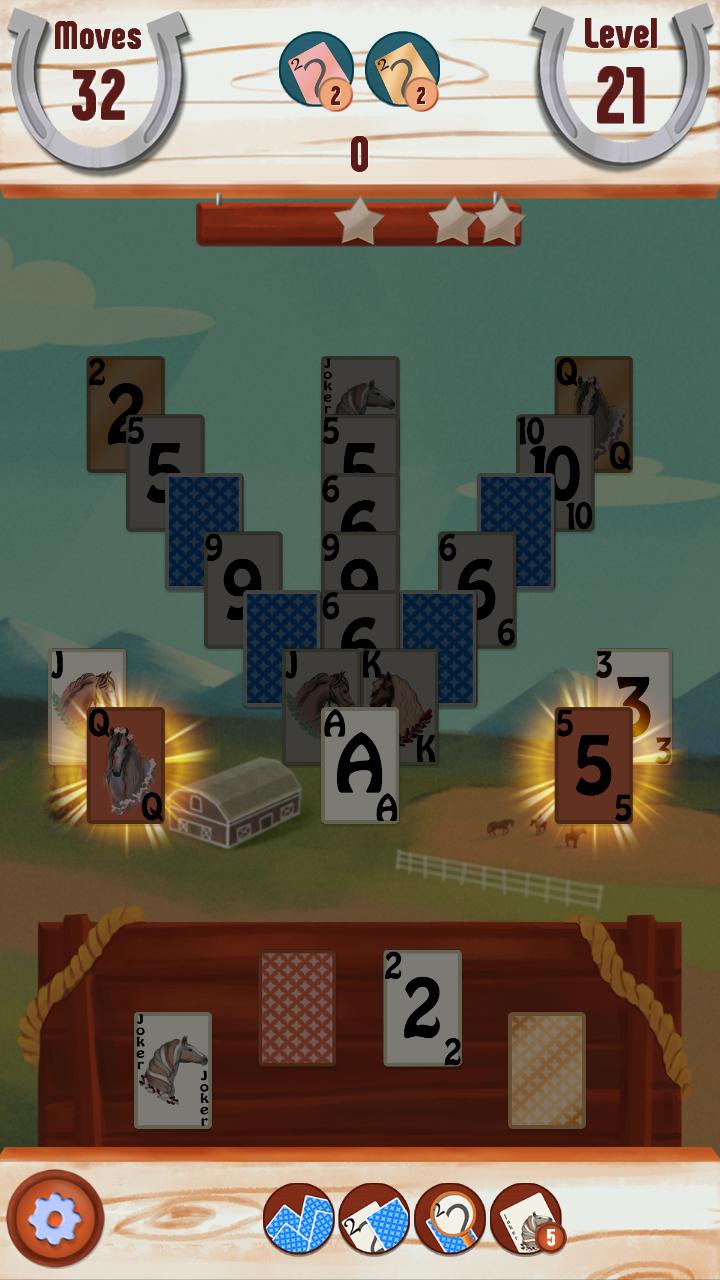Use the Joker card in the crate

(173, 1070)
